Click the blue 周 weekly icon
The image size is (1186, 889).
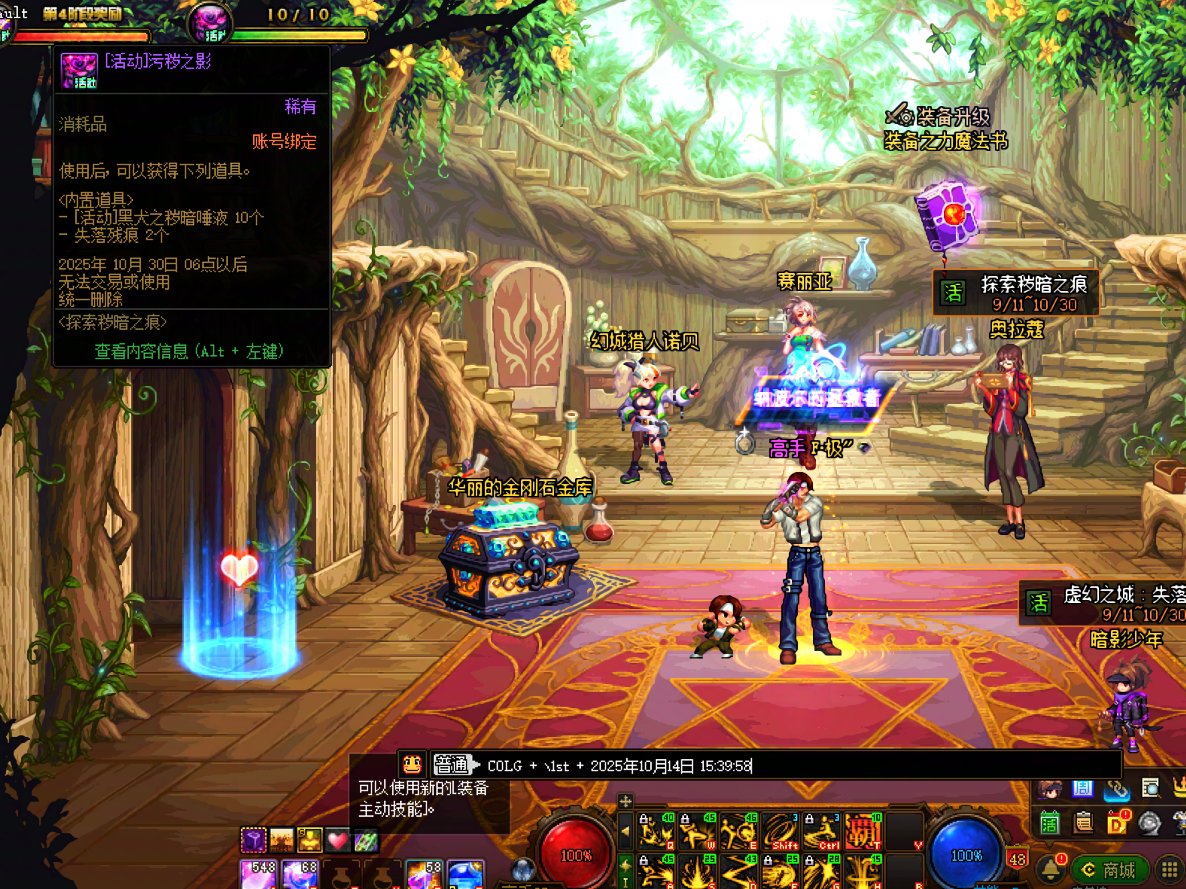pyautogui.click(x=1082, y=789)
